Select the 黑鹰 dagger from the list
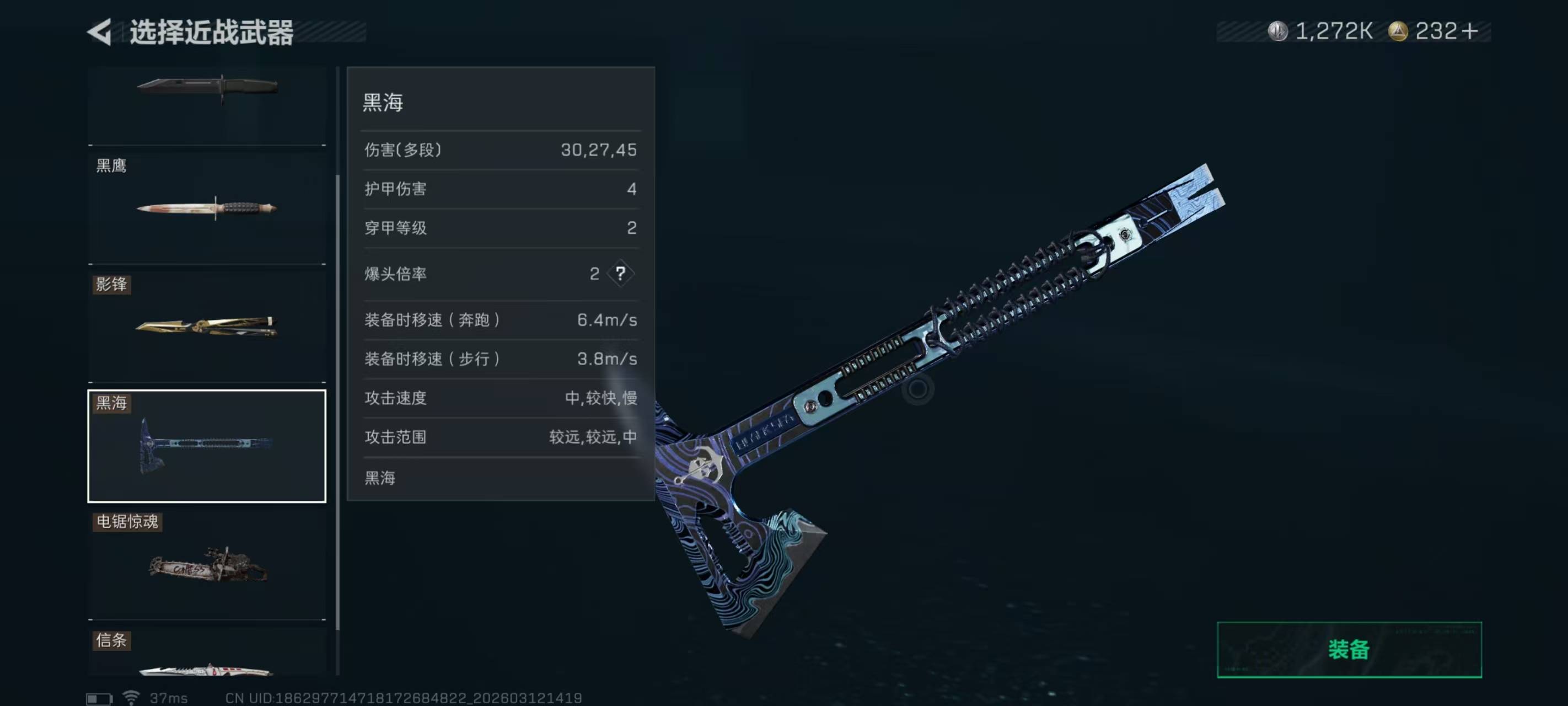The height and width of the screenshot is (706, 1568). coord(207,207)
